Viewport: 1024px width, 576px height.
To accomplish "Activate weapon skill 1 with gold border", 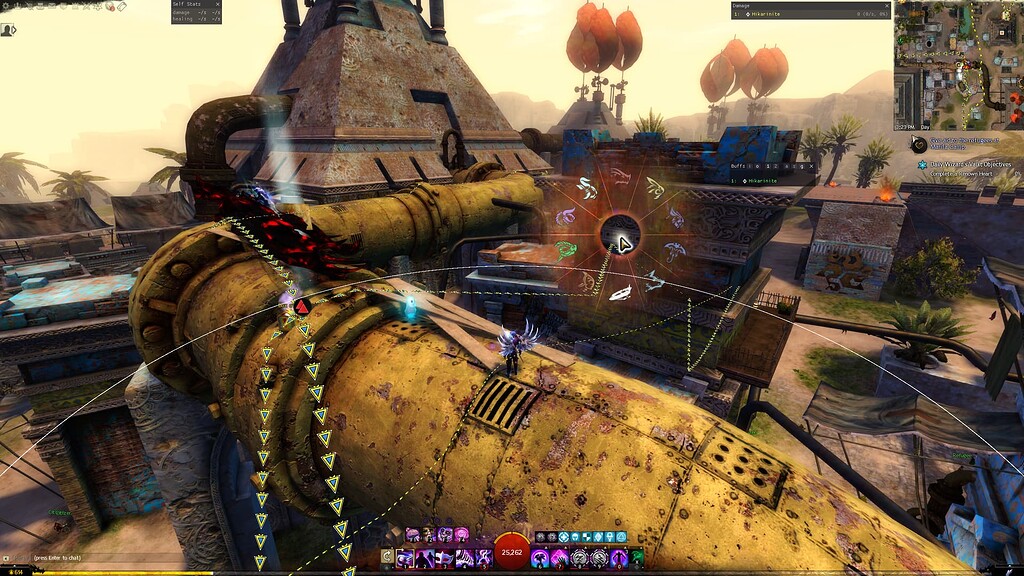I will (x=407, y=557).
